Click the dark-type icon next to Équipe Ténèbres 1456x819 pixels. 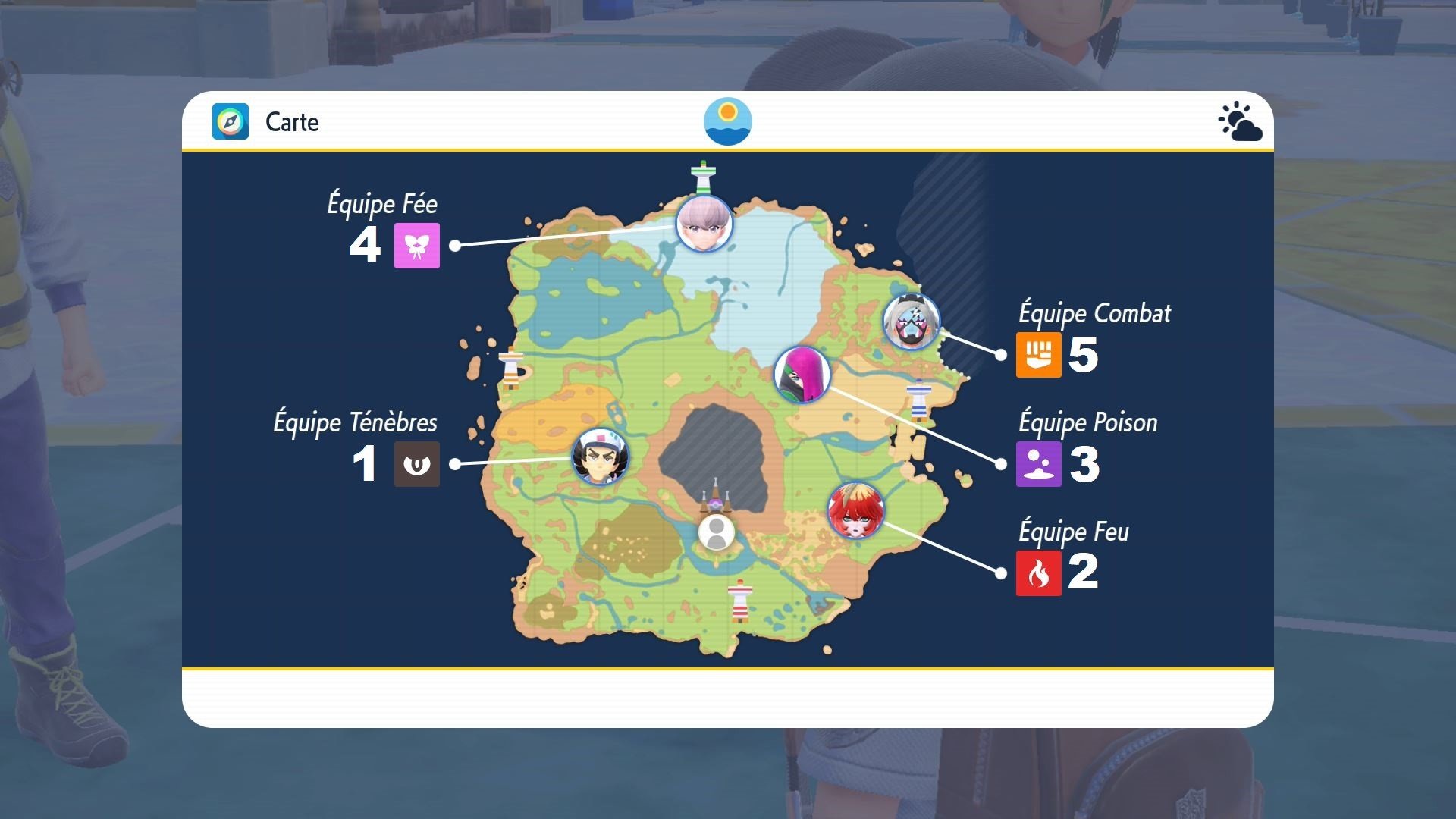coord(416,465)
